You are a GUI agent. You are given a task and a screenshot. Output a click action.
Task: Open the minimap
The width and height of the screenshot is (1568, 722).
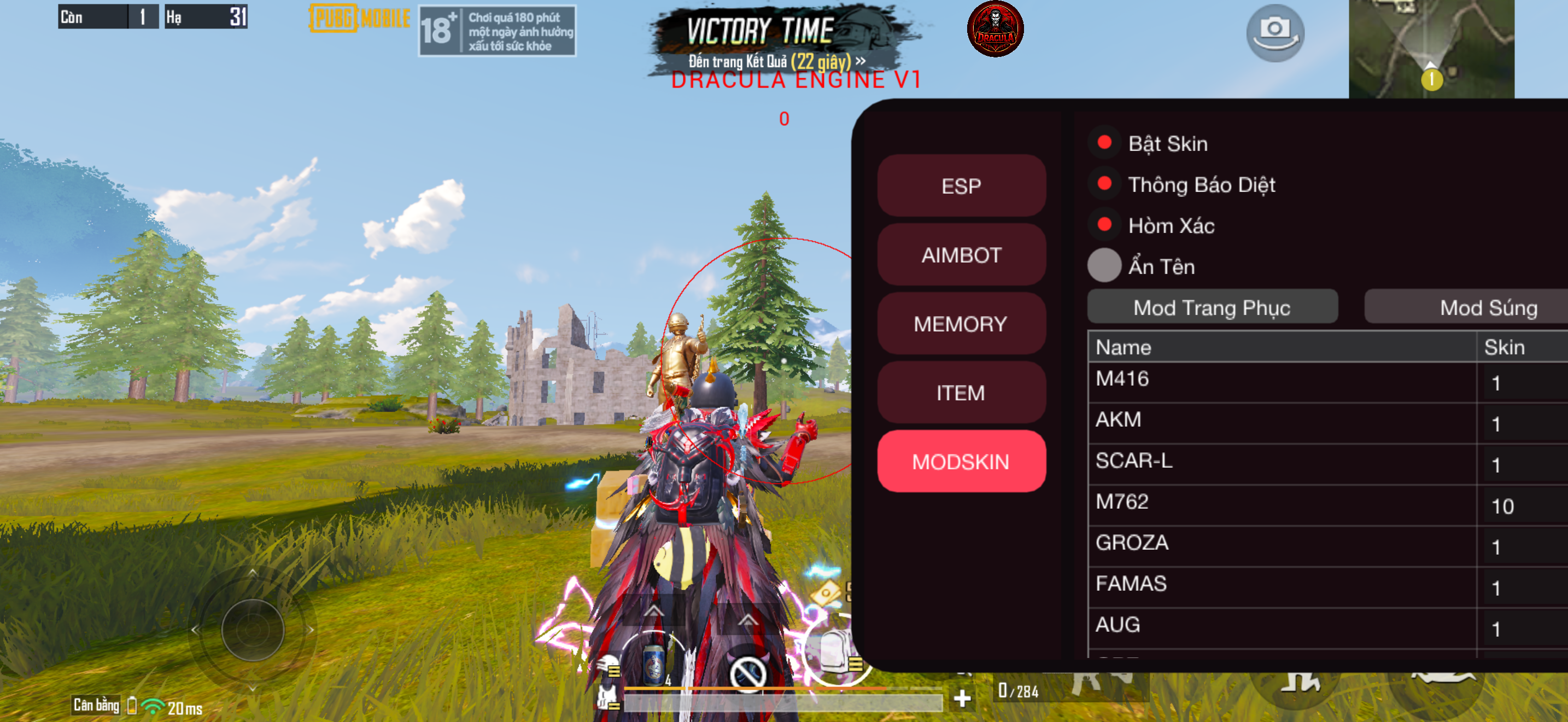tap(1431, 49)
